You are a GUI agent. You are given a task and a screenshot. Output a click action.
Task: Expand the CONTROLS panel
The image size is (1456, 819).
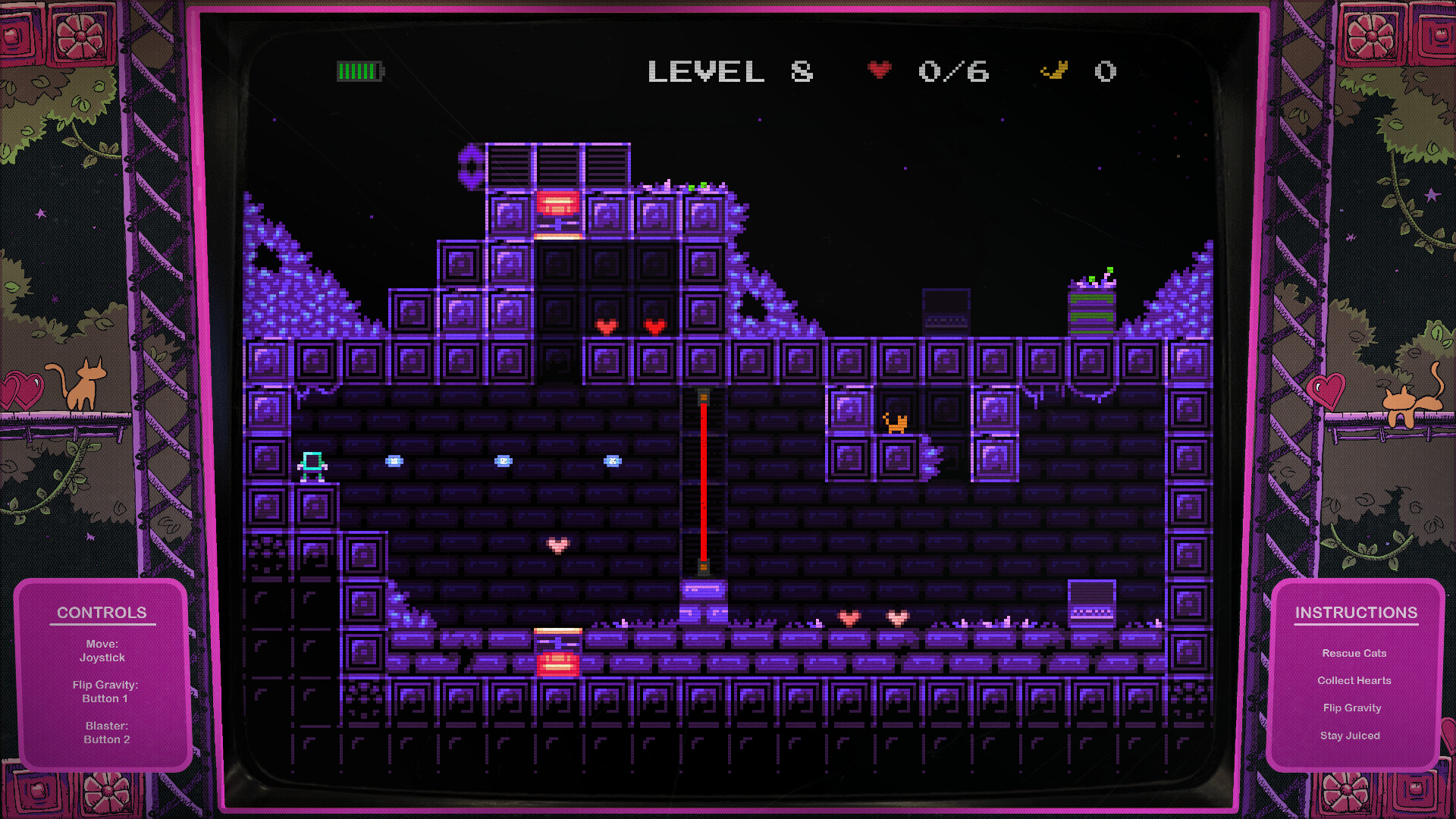pos(102,612)
